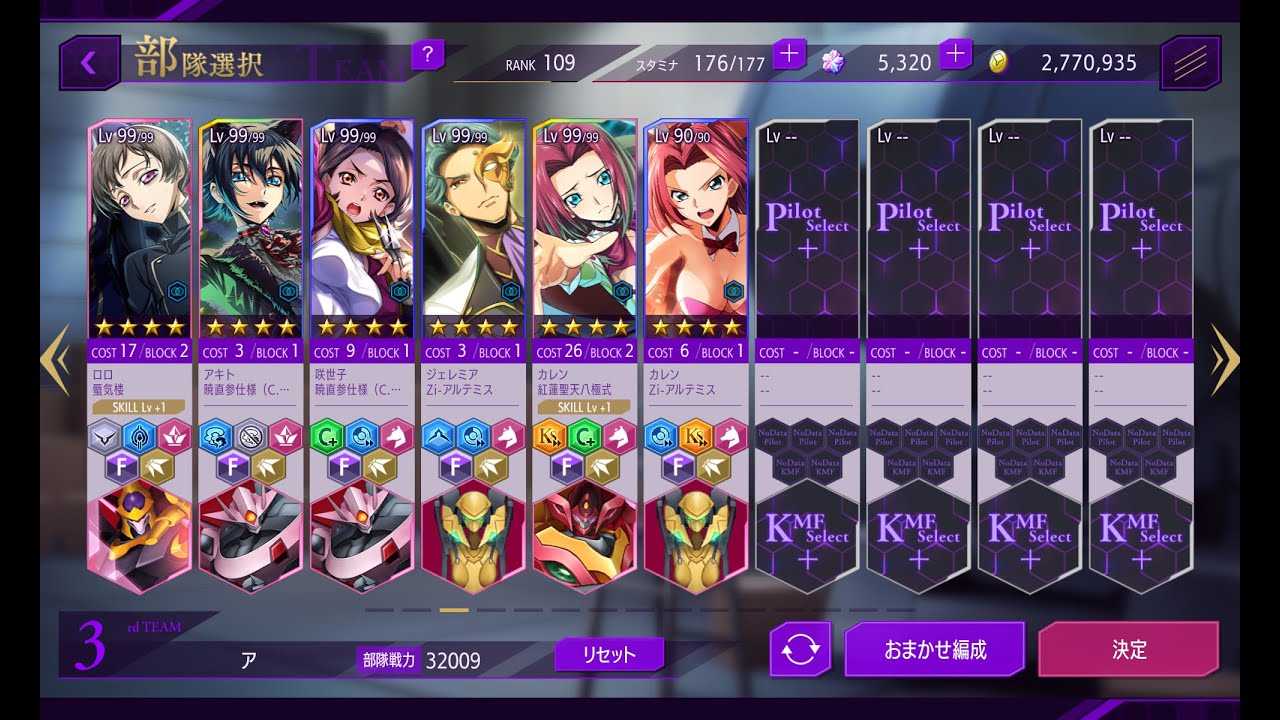Click the pink crystal currency icon
Screen dimensions: 1280x720
click(831, 62)
